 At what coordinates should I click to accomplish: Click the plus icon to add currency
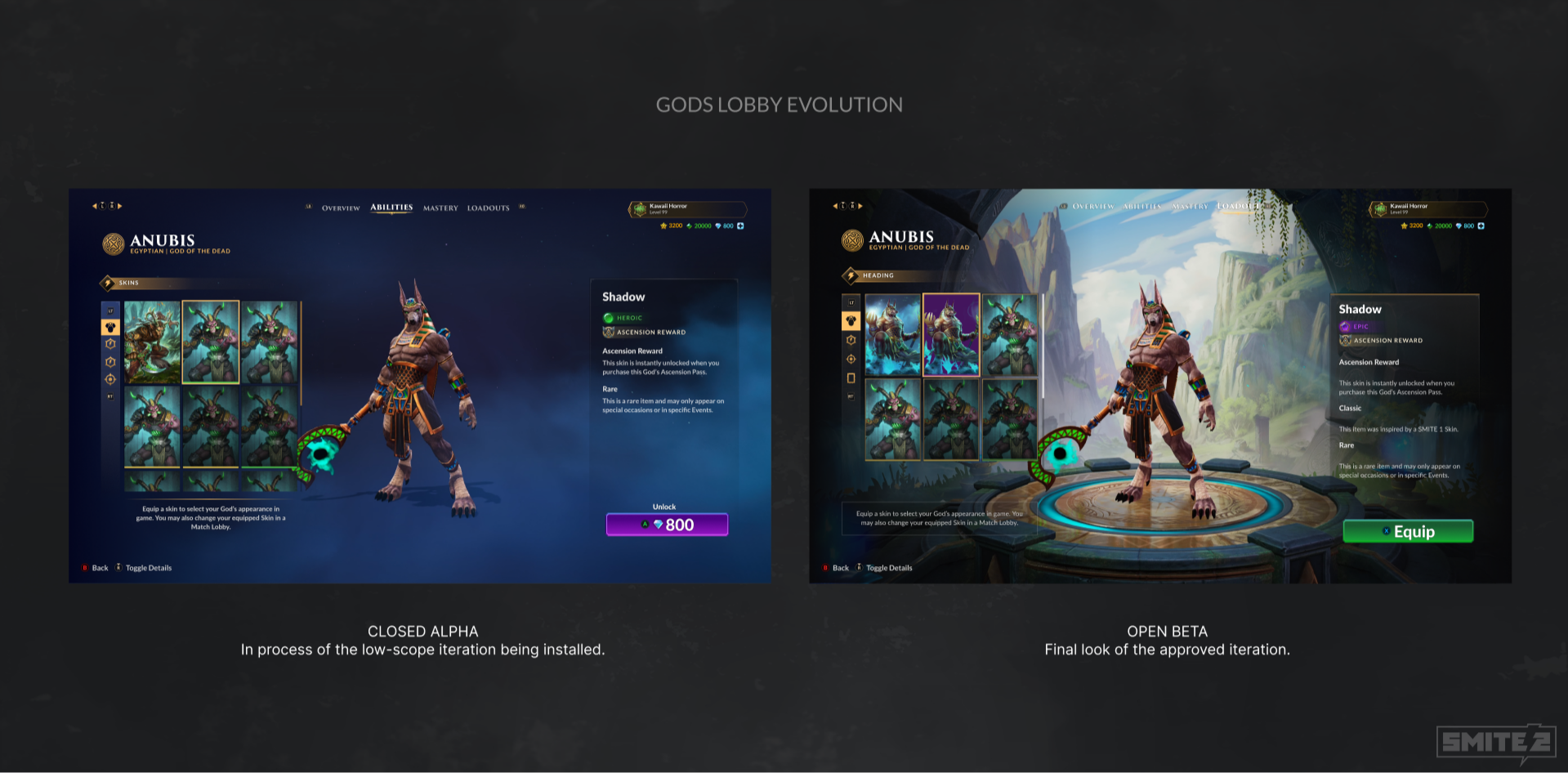(740, 226)
